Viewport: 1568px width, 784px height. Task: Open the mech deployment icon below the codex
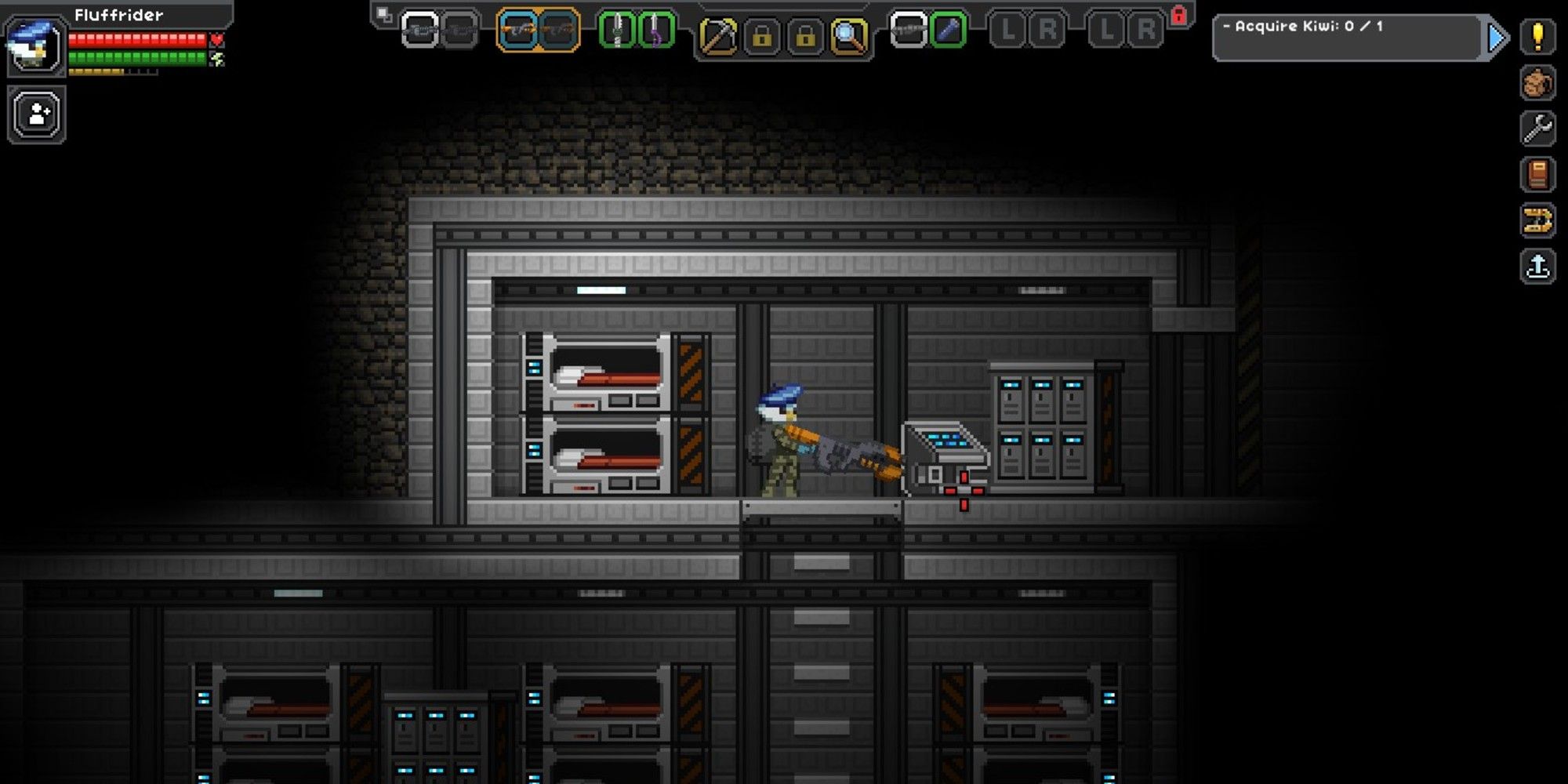coord(1539,218)
